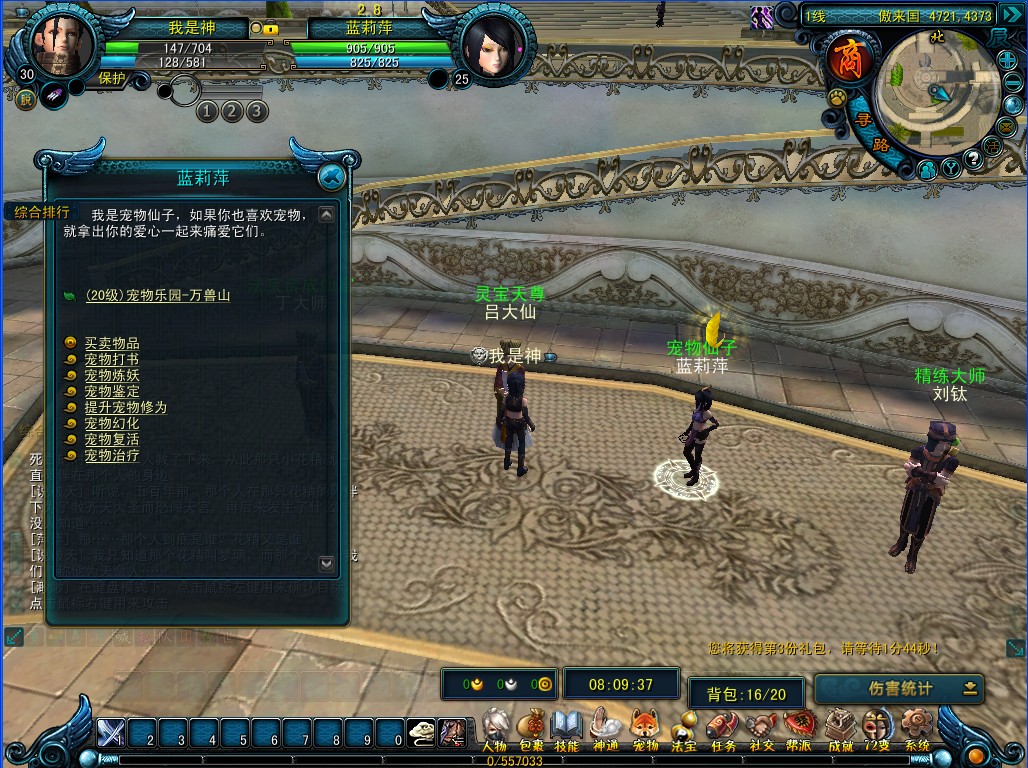Open the 宠物乐园-万兽山 quest link
The width and height of the screenshot is (1028, 768).
click(x=157, y=295)
